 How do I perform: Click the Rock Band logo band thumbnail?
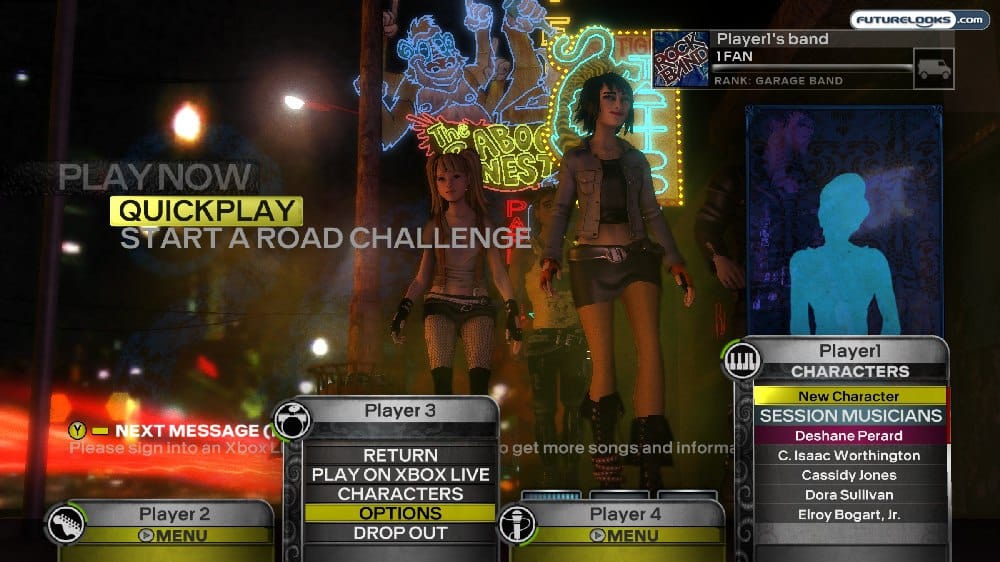point(680,59)
